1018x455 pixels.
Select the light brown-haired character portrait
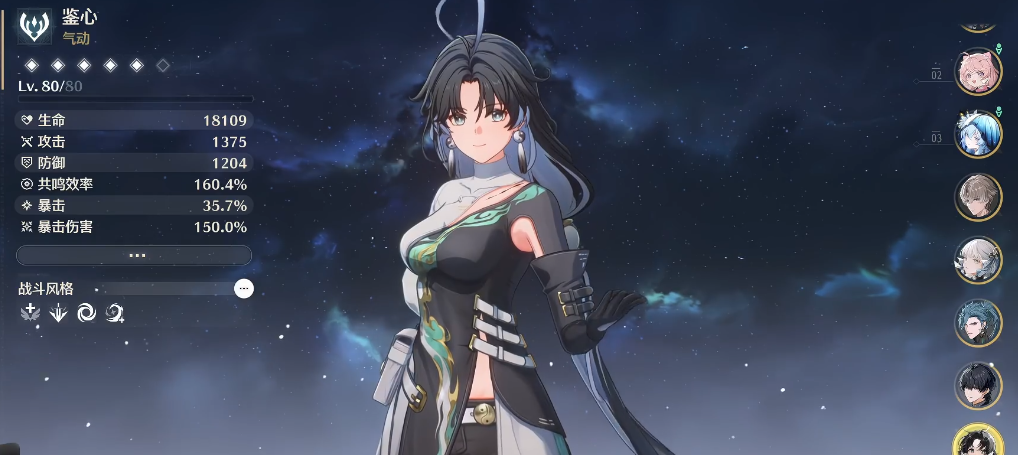(978, 197)
